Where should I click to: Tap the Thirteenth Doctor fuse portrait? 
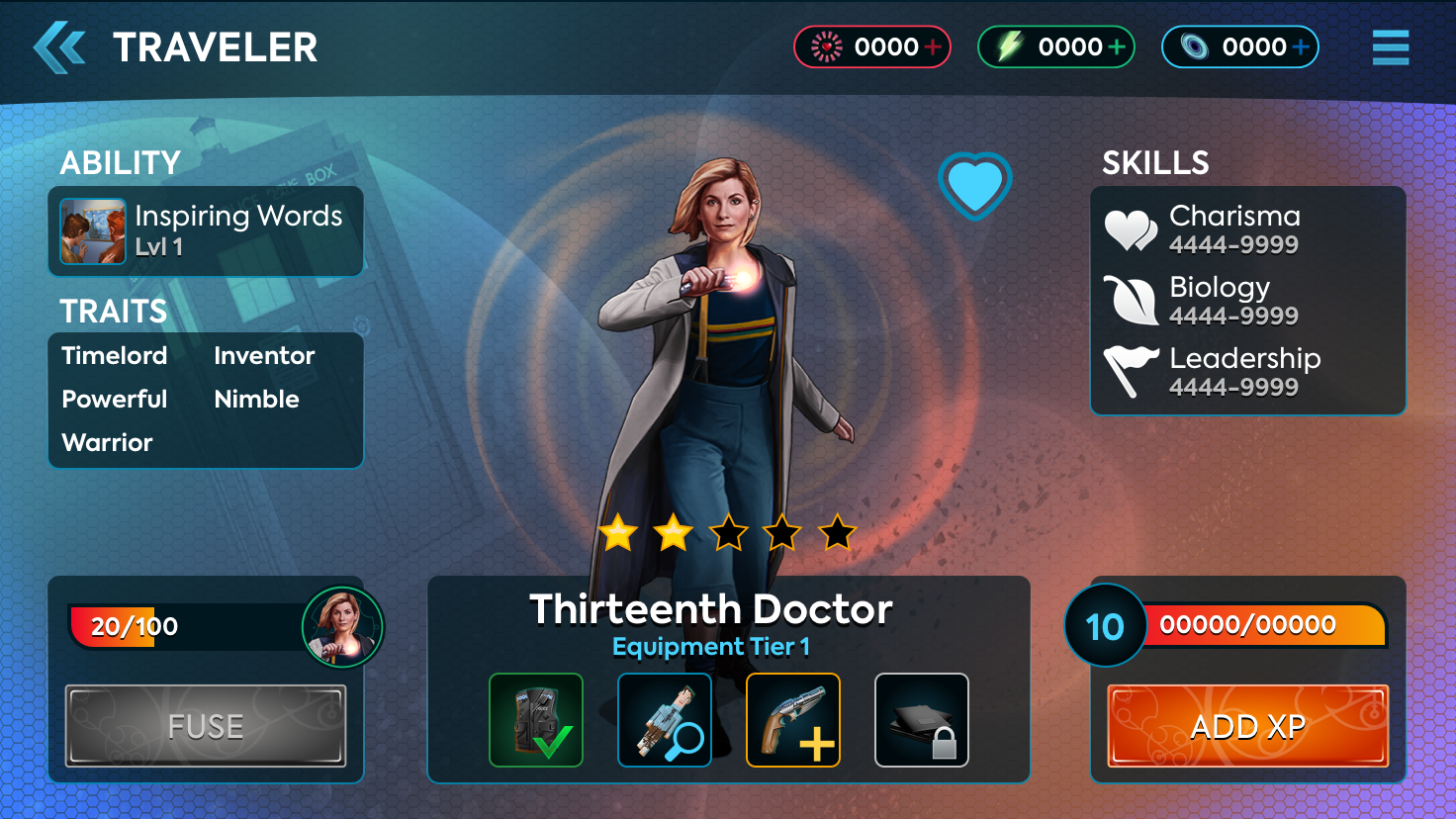point(342,627)
